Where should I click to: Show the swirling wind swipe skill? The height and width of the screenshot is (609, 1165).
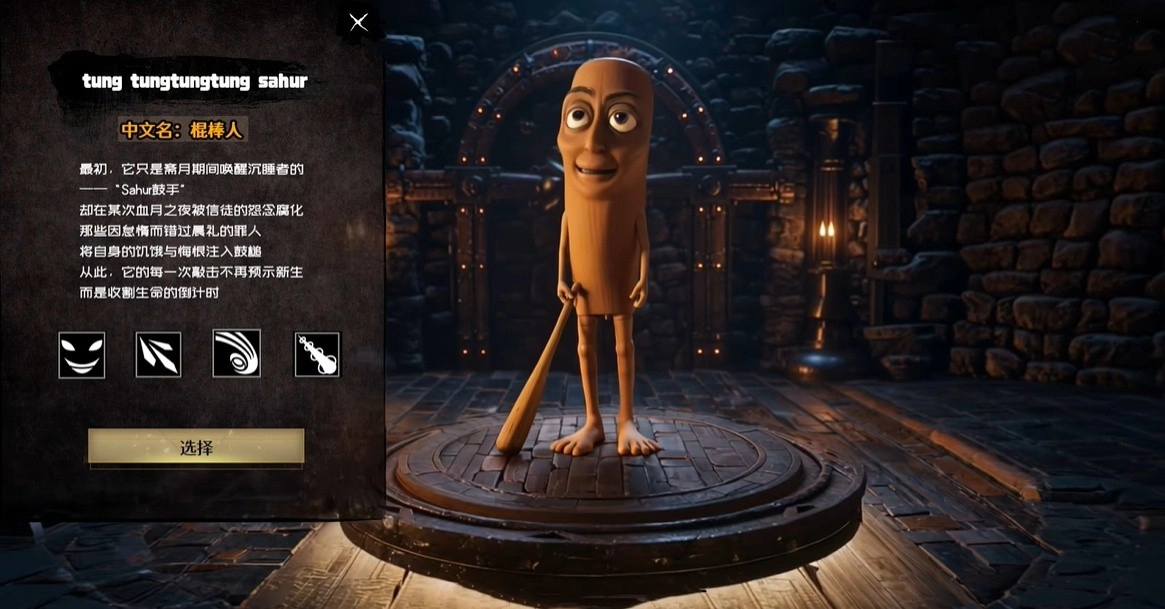[237, 354]
